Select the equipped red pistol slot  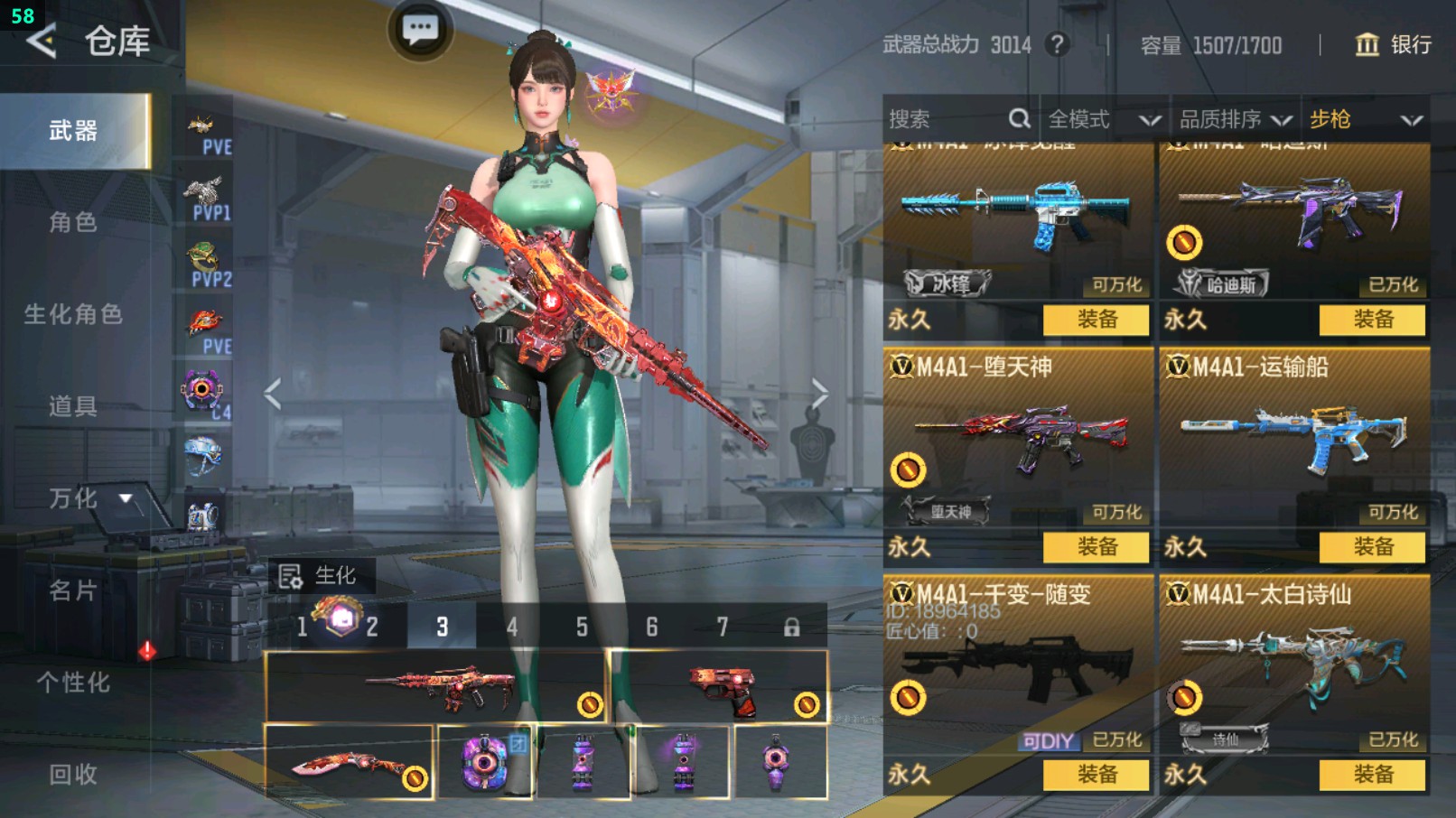pyautogui.click(x=719, y=687)
